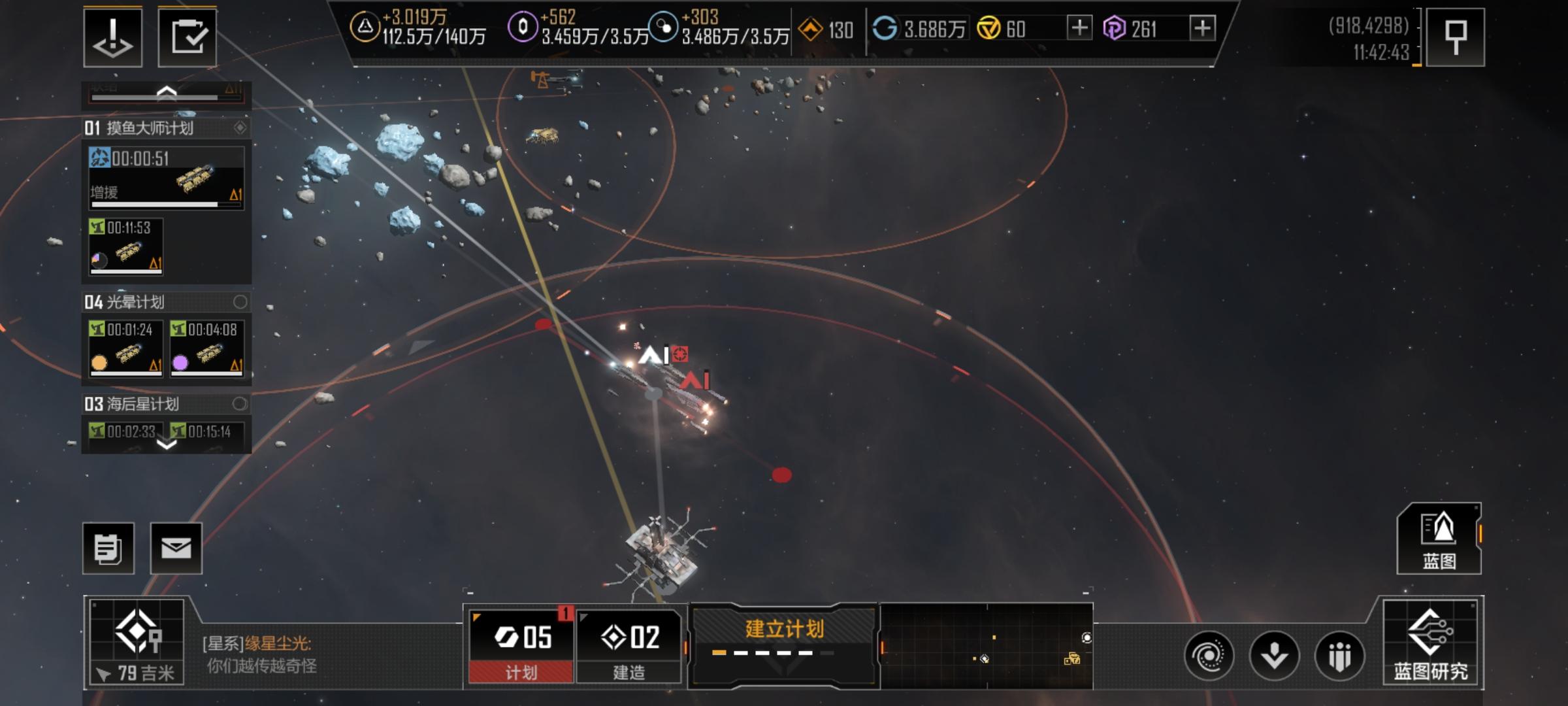Open the task checklist button
This screenshot has height=706, width=1568.
click(188, 38)
